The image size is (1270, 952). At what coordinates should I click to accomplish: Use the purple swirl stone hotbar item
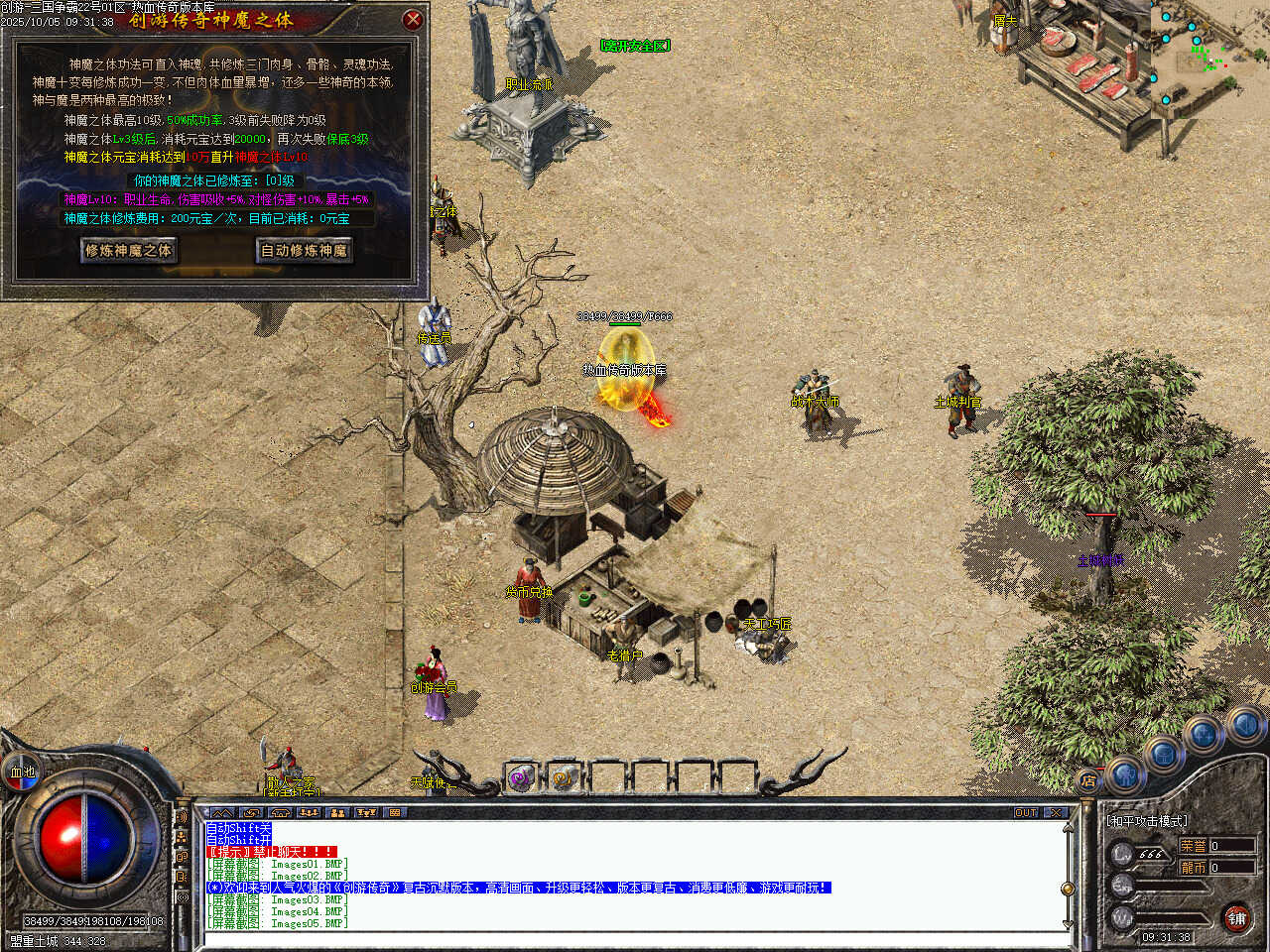click(520, 778)
